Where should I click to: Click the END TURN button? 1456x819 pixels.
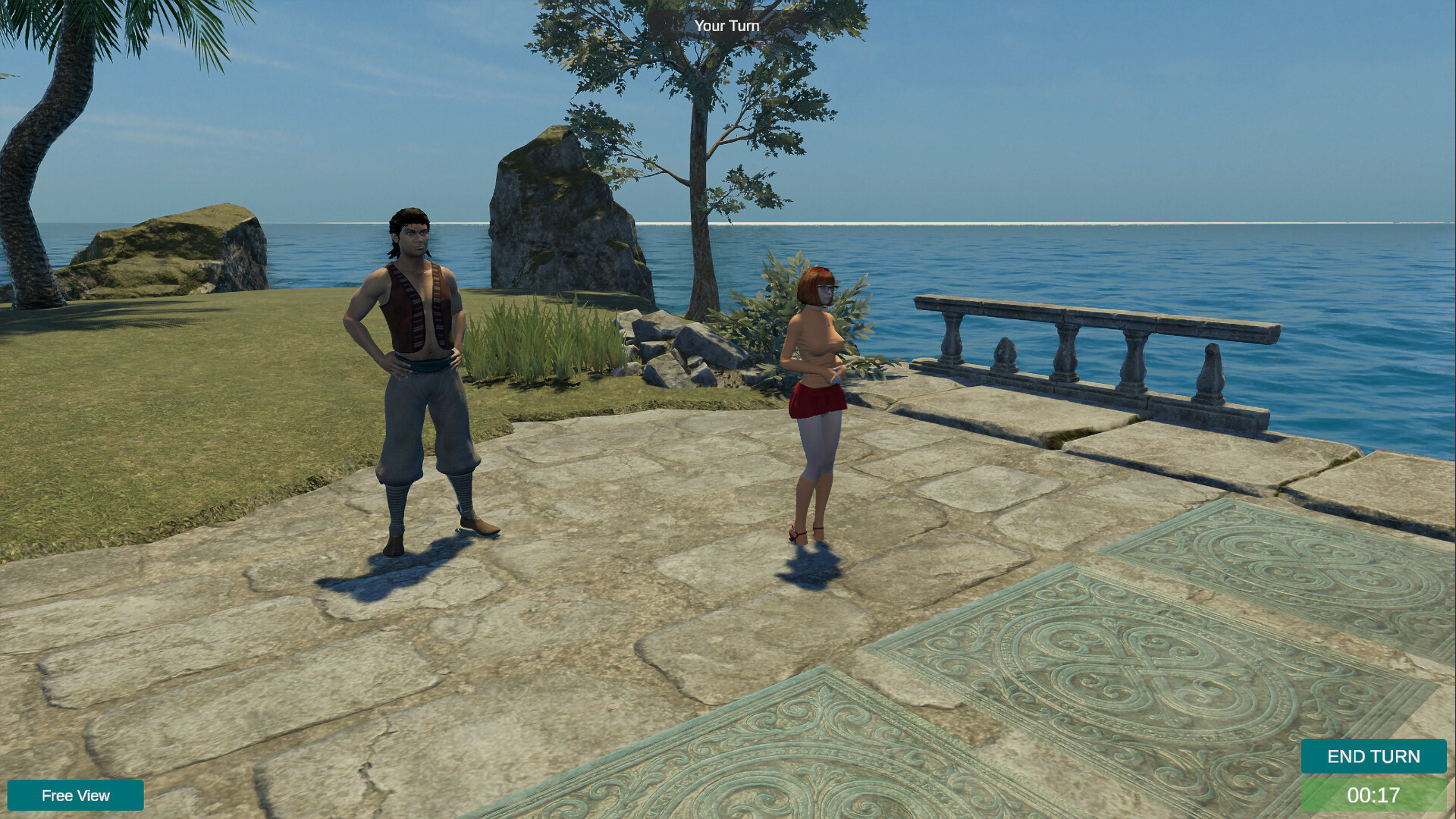pyautogui.click(x=1373, y=756)
